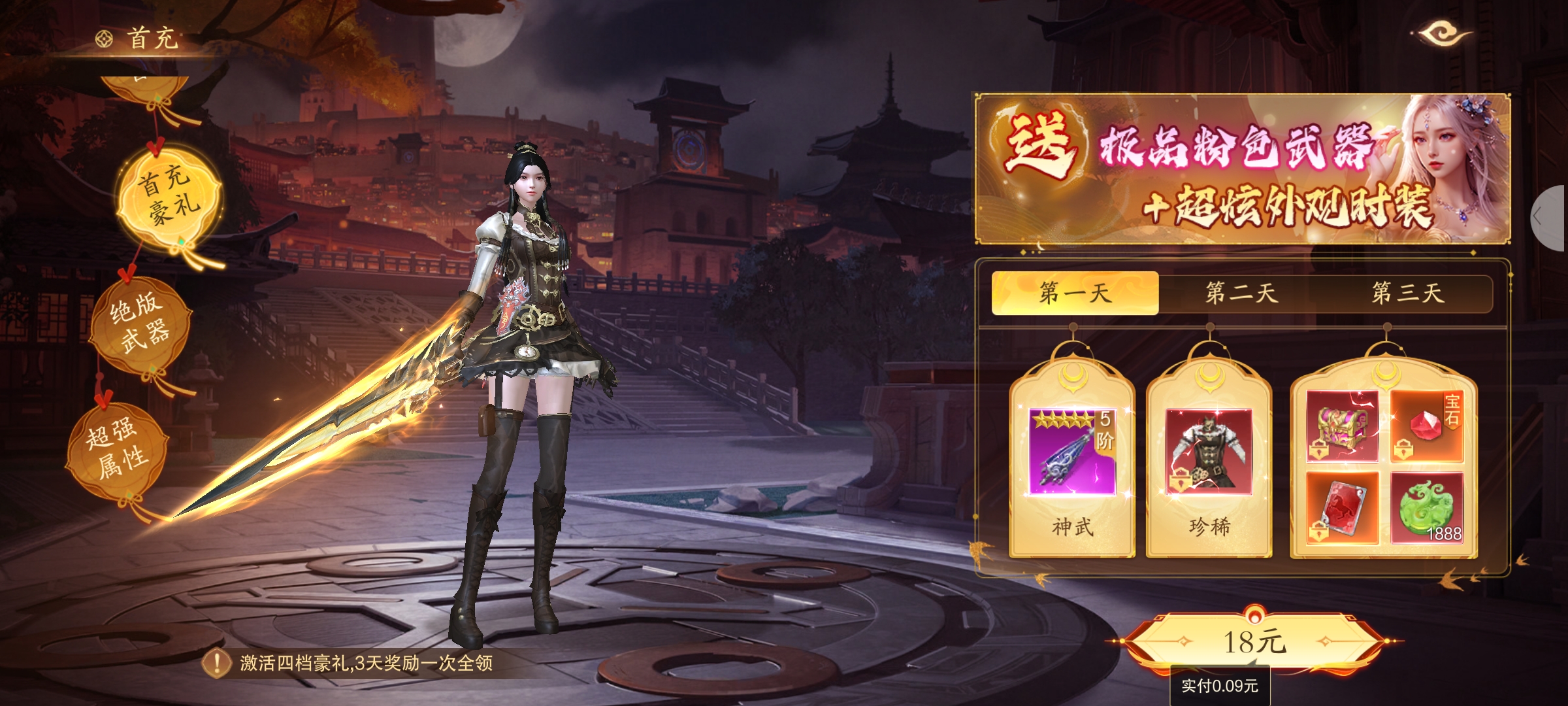The height and width of the screenshot is (706, 1568).
Task: View the green jade 1888 reward
Action: coord(1426,508)
